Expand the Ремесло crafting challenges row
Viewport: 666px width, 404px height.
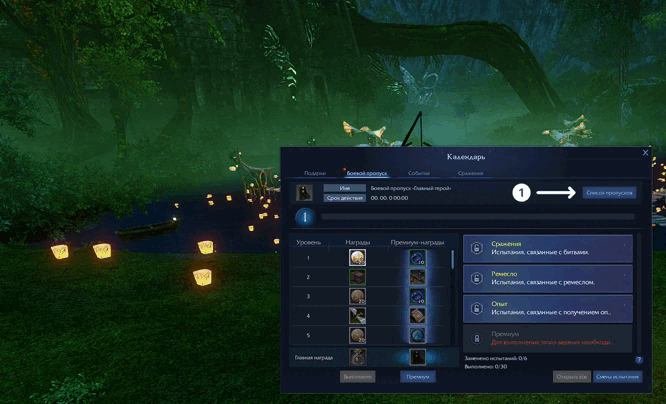547,278
